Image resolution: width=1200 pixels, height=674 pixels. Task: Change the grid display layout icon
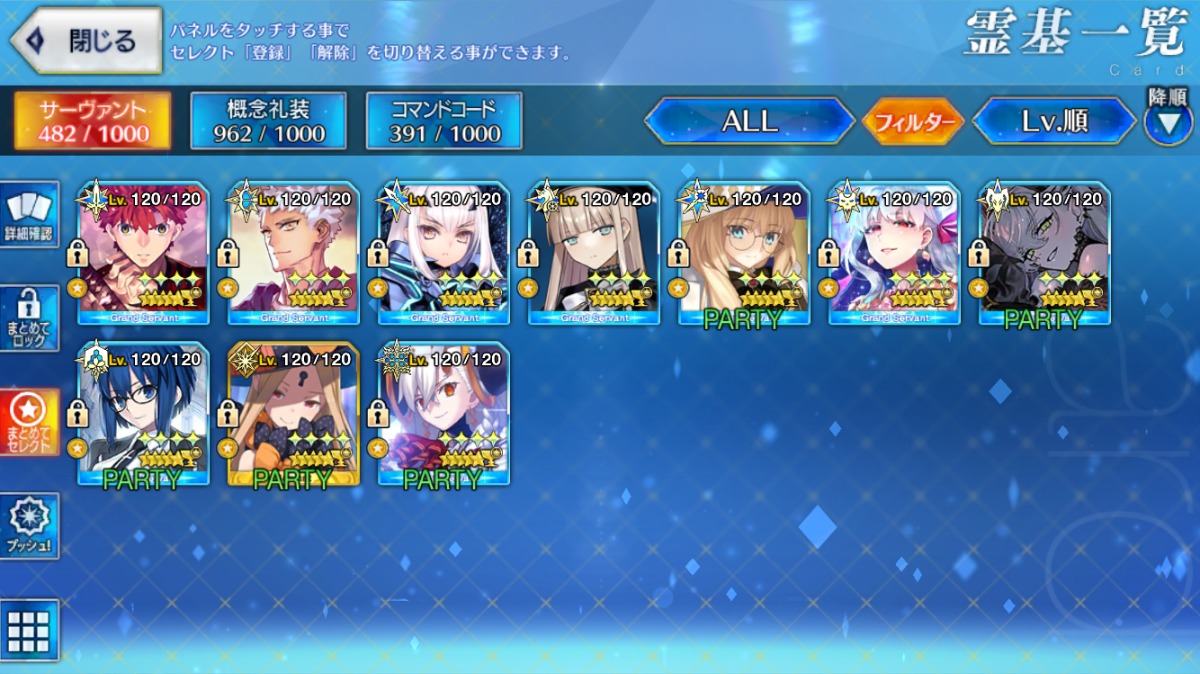pyautogui.click(x=29, y=630)
